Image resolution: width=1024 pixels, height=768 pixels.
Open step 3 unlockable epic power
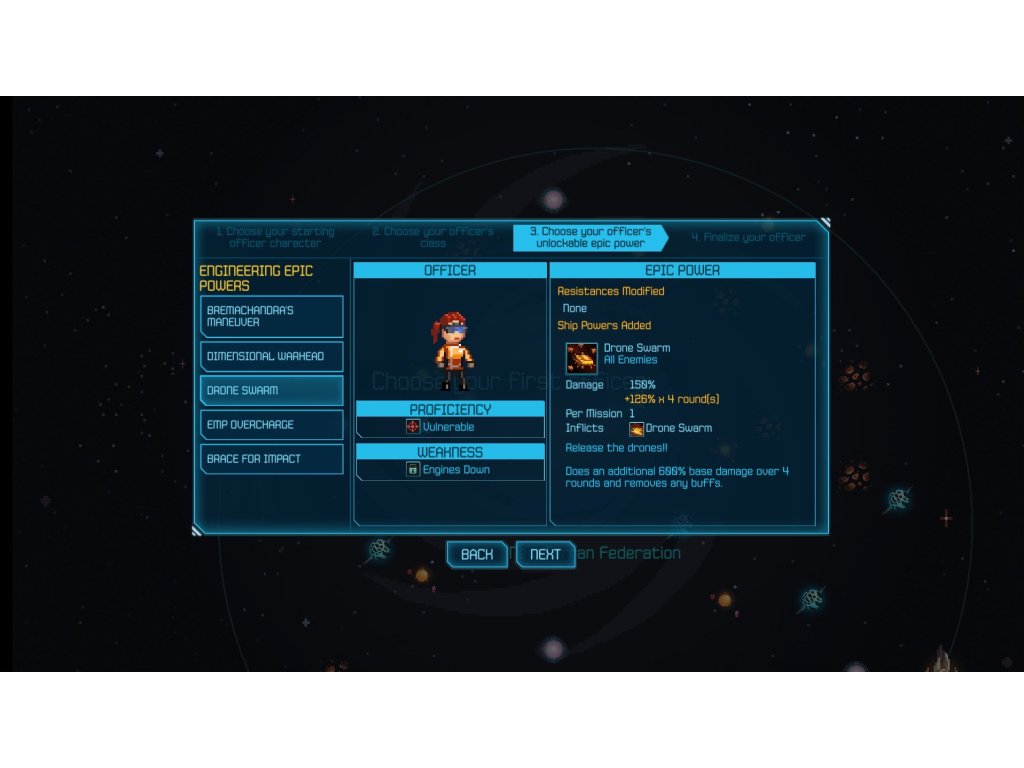[x=589, y=237]
